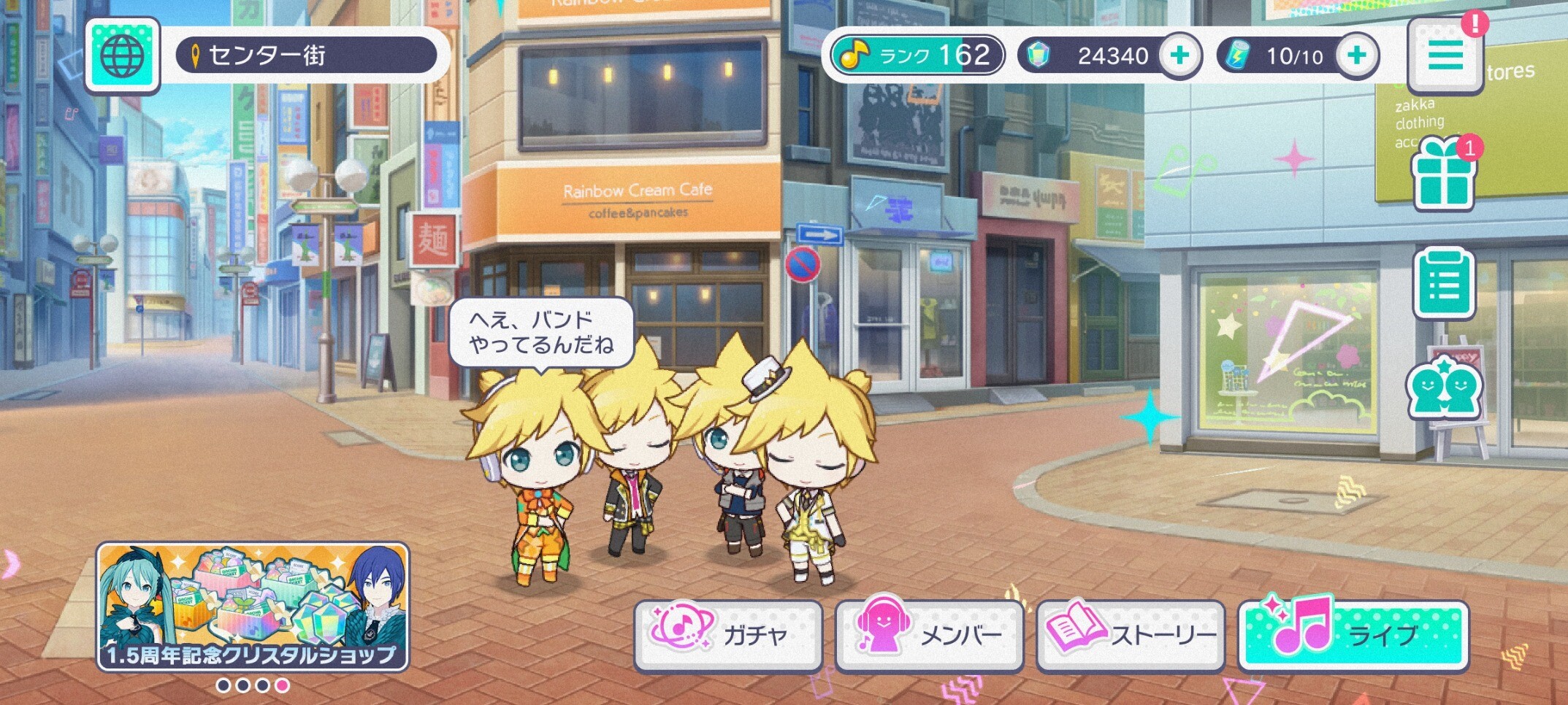The width and height of the screenshot is (1568, 705).
Task: Refill live bonus energy with plus button
Action: (1356, 55)
